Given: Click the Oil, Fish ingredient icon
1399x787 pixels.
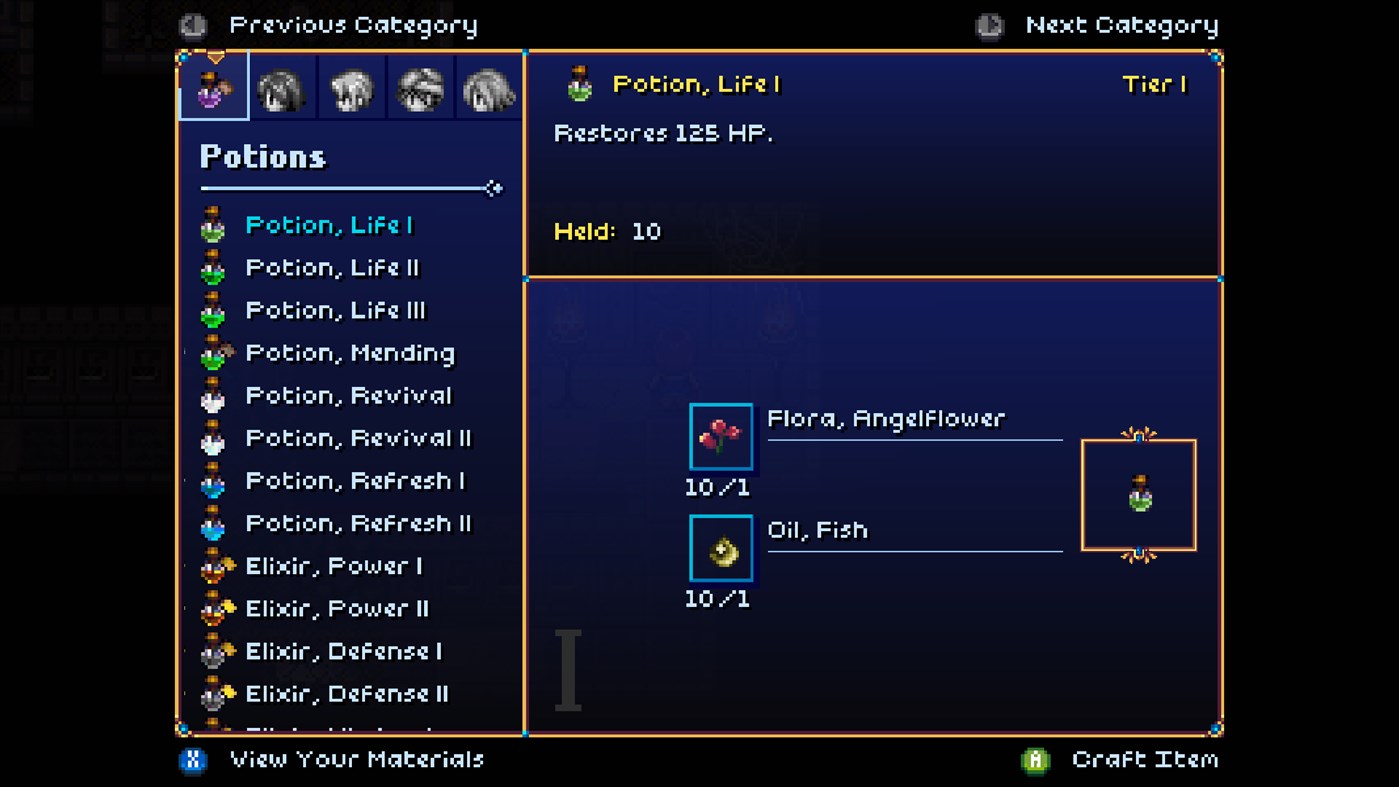Looking at the screenshot, I should tap(721, 547).
